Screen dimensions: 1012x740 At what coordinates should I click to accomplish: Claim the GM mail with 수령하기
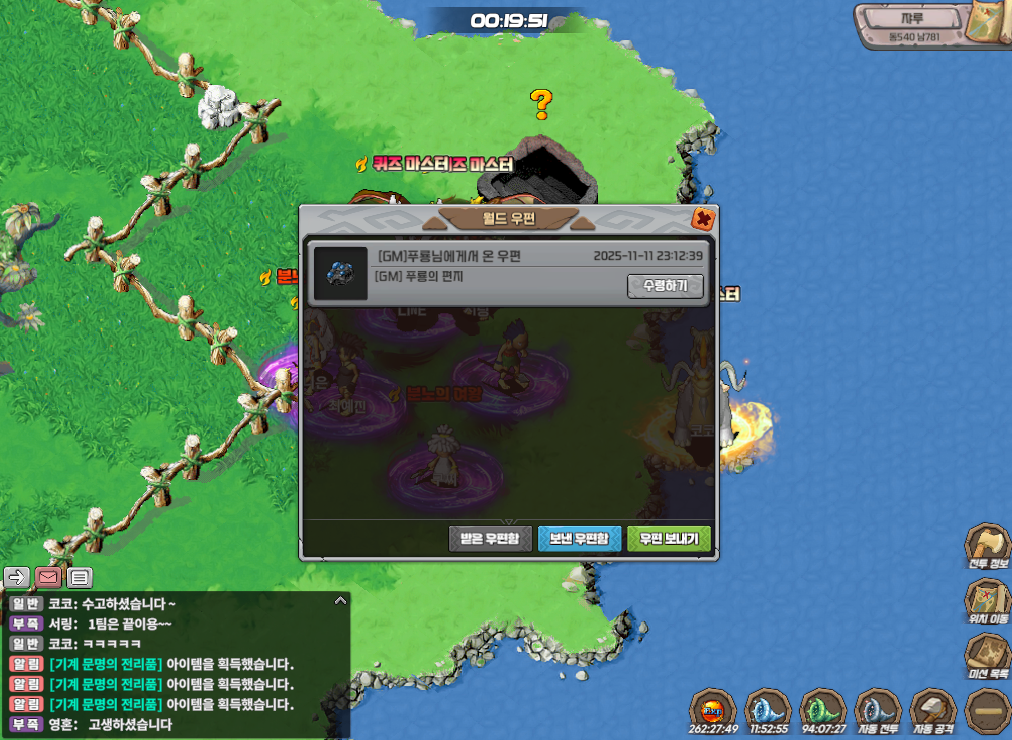(665, 286)
